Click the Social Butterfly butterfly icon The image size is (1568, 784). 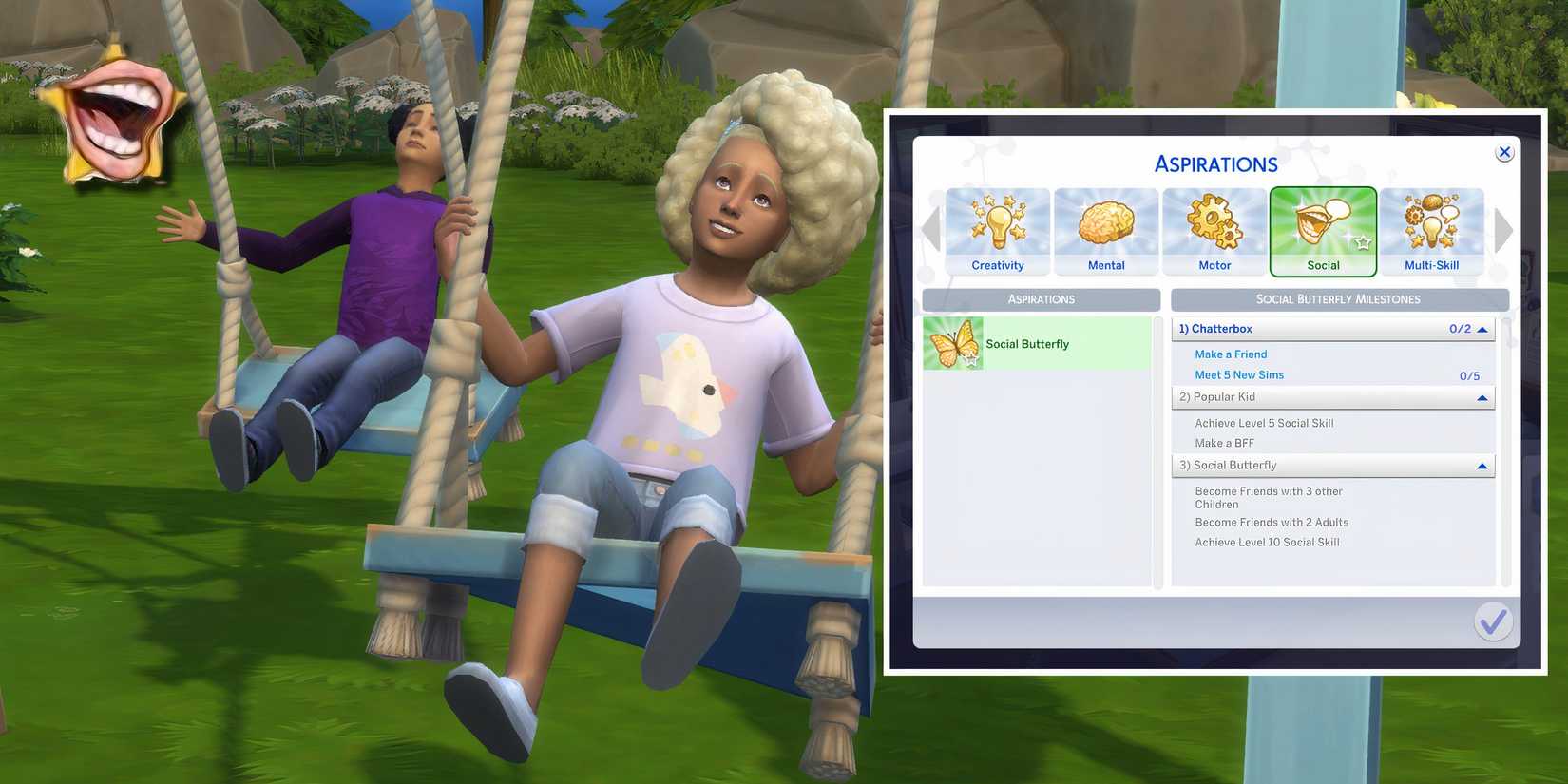[955, 342]
